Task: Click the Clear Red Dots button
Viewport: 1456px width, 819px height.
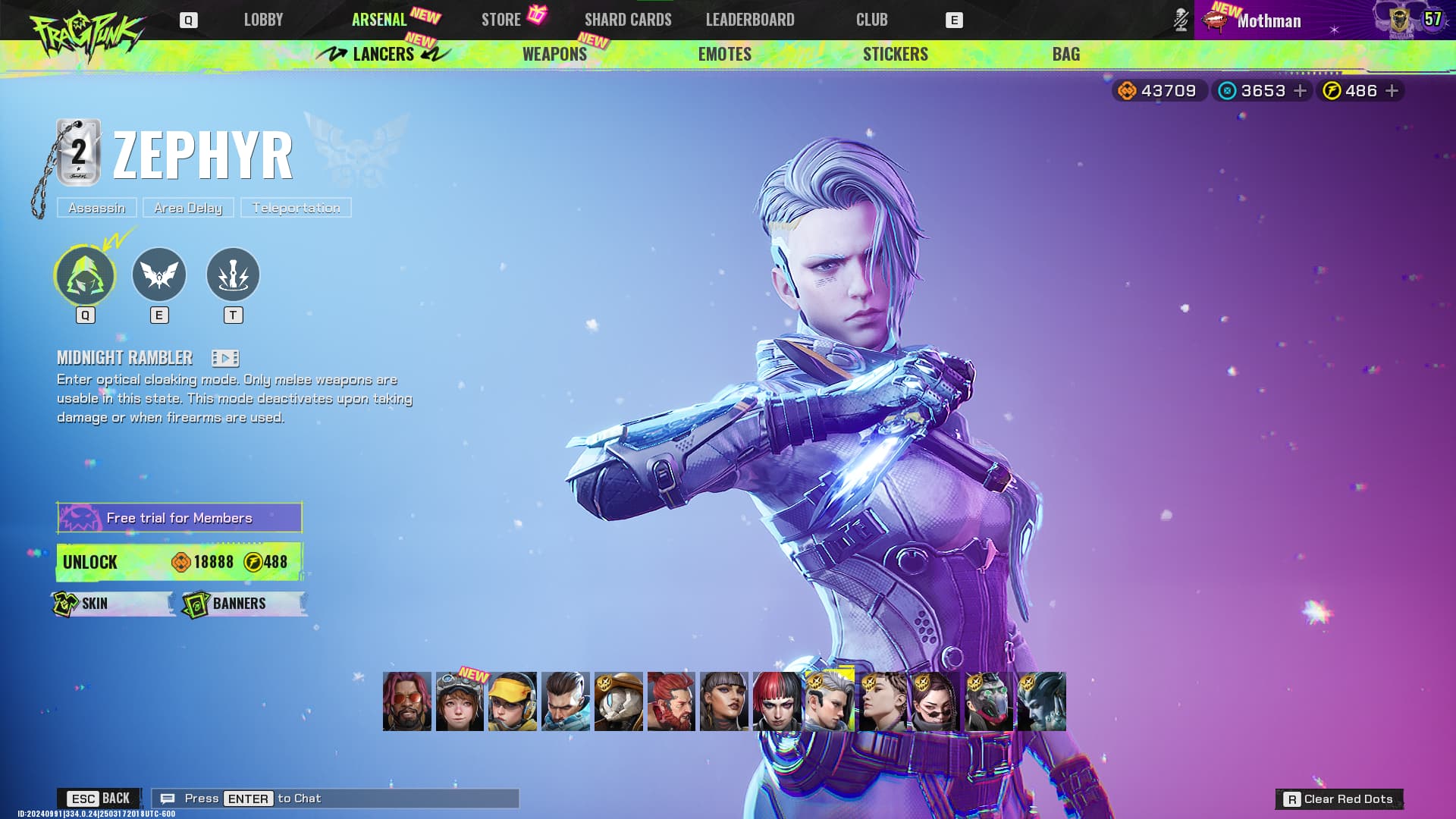Action: (x=1339, y=799)
